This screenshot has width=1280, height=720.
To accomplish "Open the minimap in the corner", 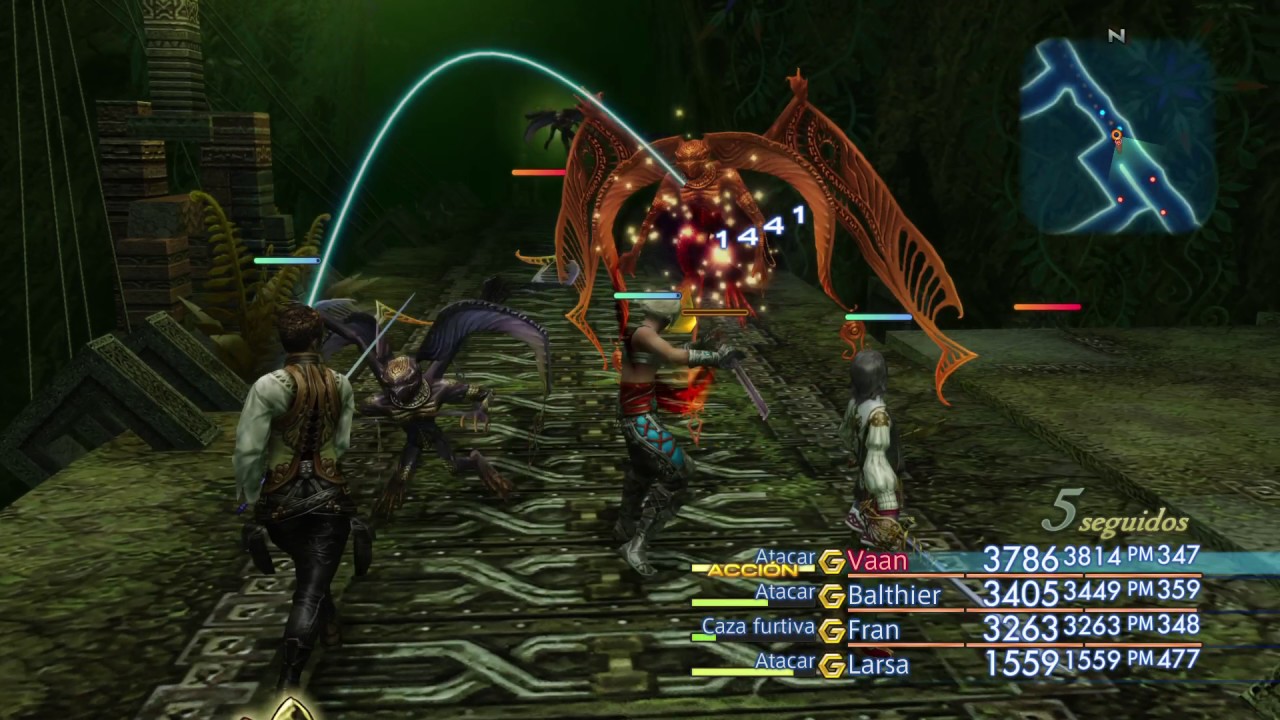I will point(1117,135).
